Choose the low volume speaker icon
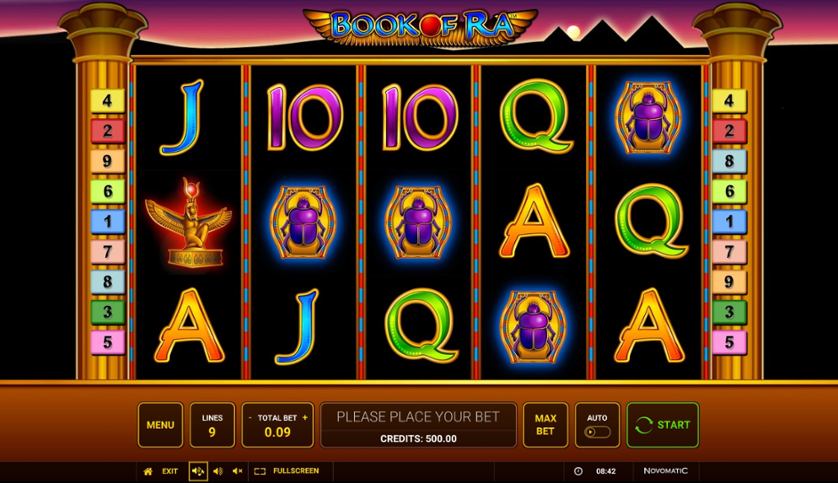This screenshot has height=483, width=838. point(218,470)
